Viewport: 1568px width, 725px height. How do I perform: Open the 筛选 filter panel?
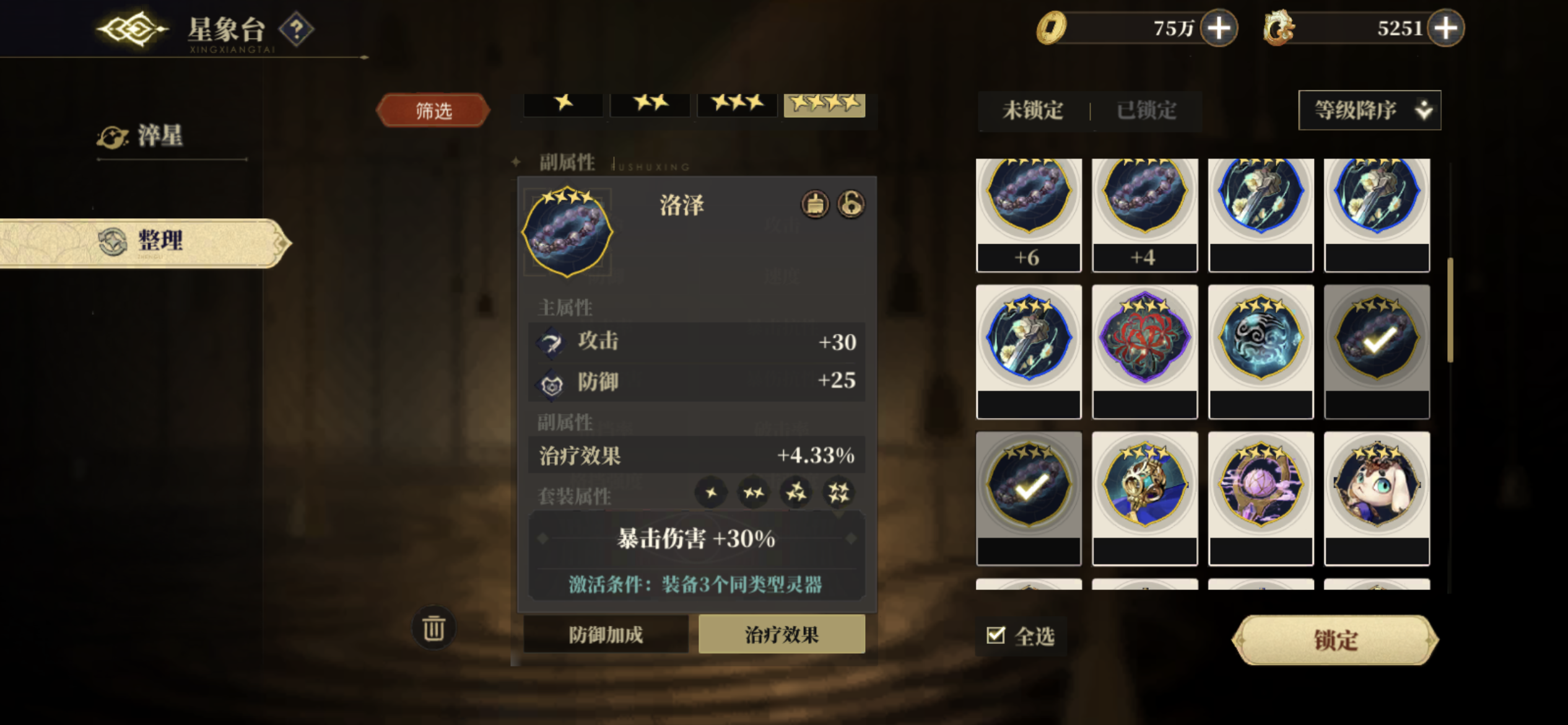pyautogui.click(x=433, y=109)
